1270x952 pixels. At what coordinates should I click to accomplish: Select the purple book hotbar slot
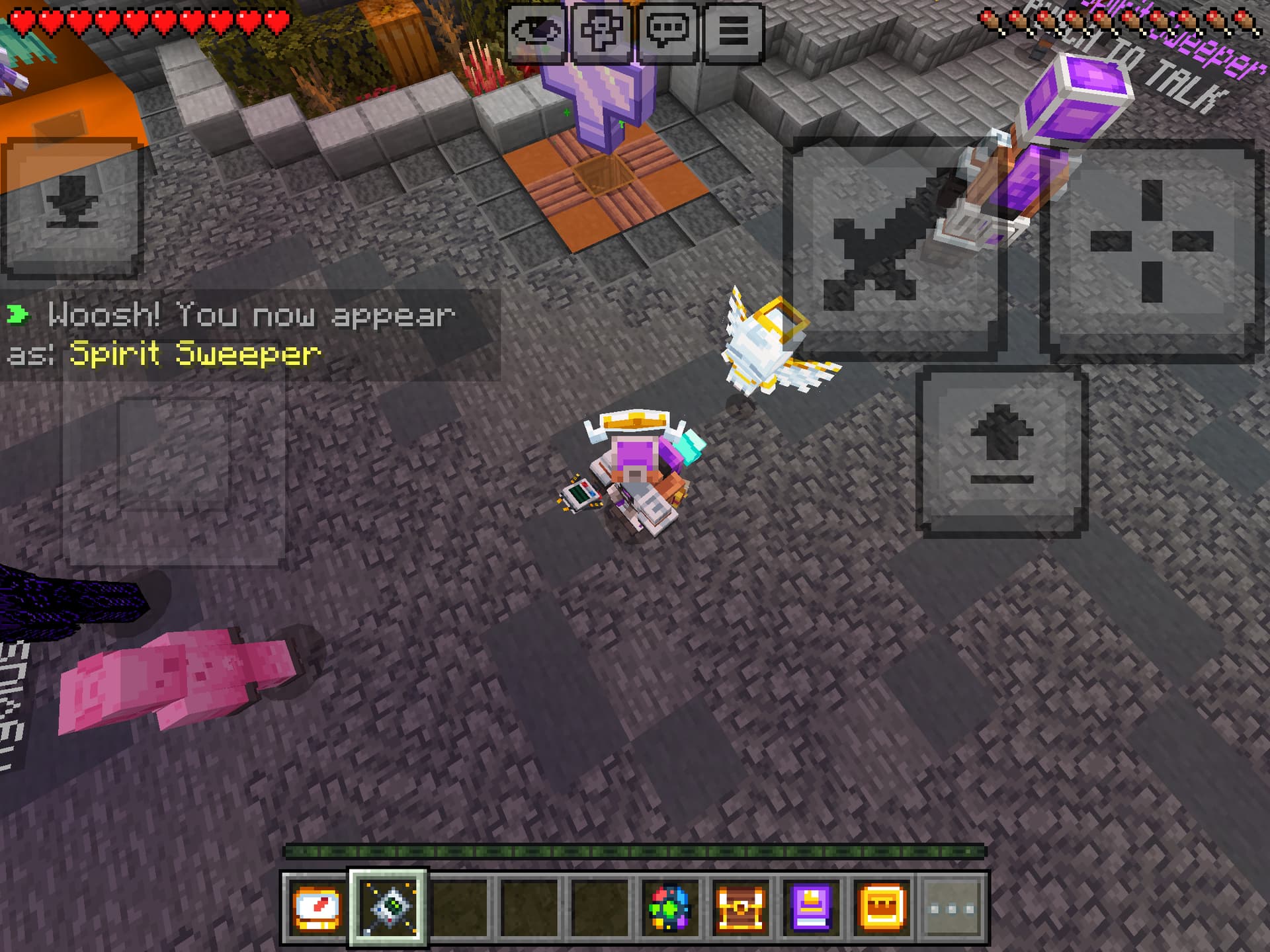click(812, 908)
